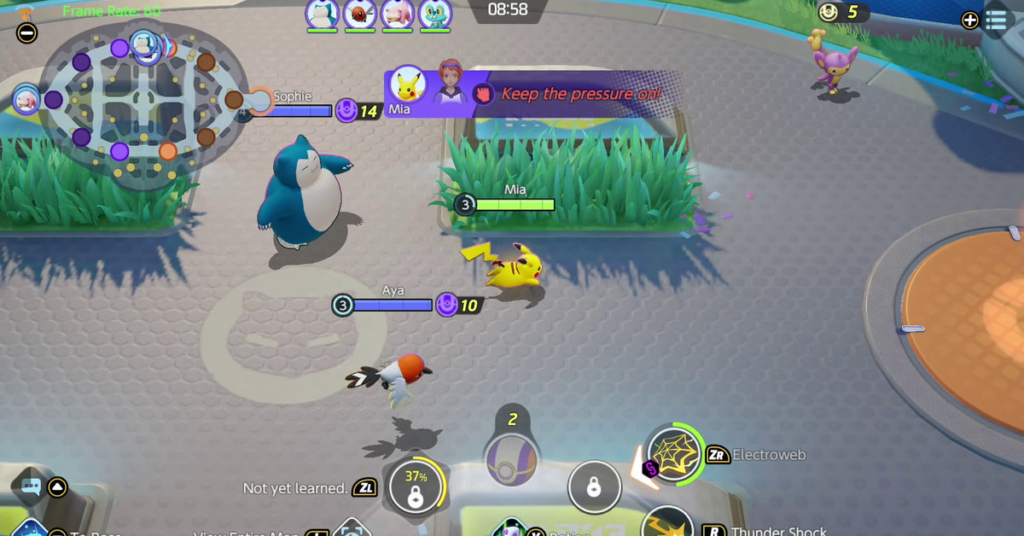Open the menu list icon
1024x536 pixels.
(x=995, y=19)
